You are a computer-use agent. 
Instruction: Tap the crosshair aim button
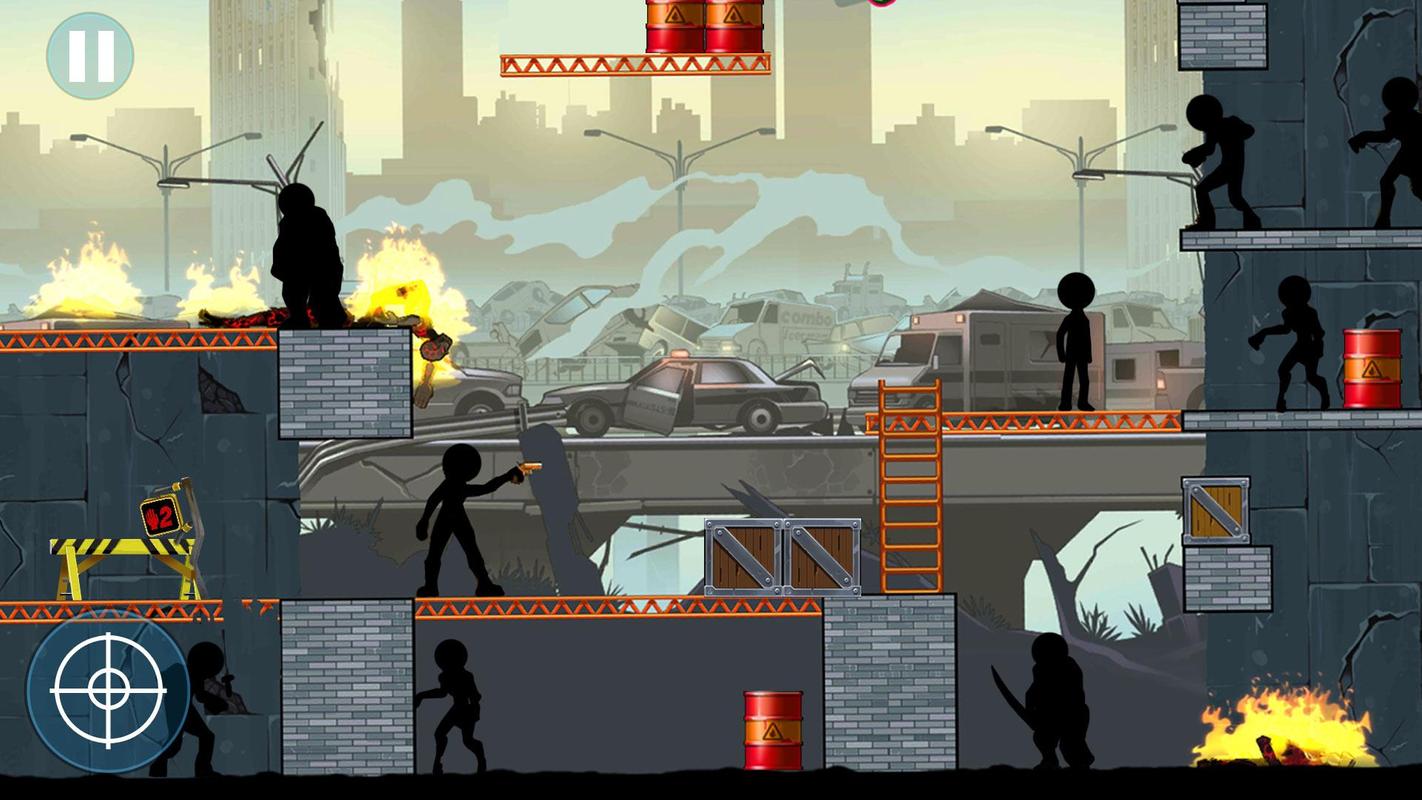(107, 691)
